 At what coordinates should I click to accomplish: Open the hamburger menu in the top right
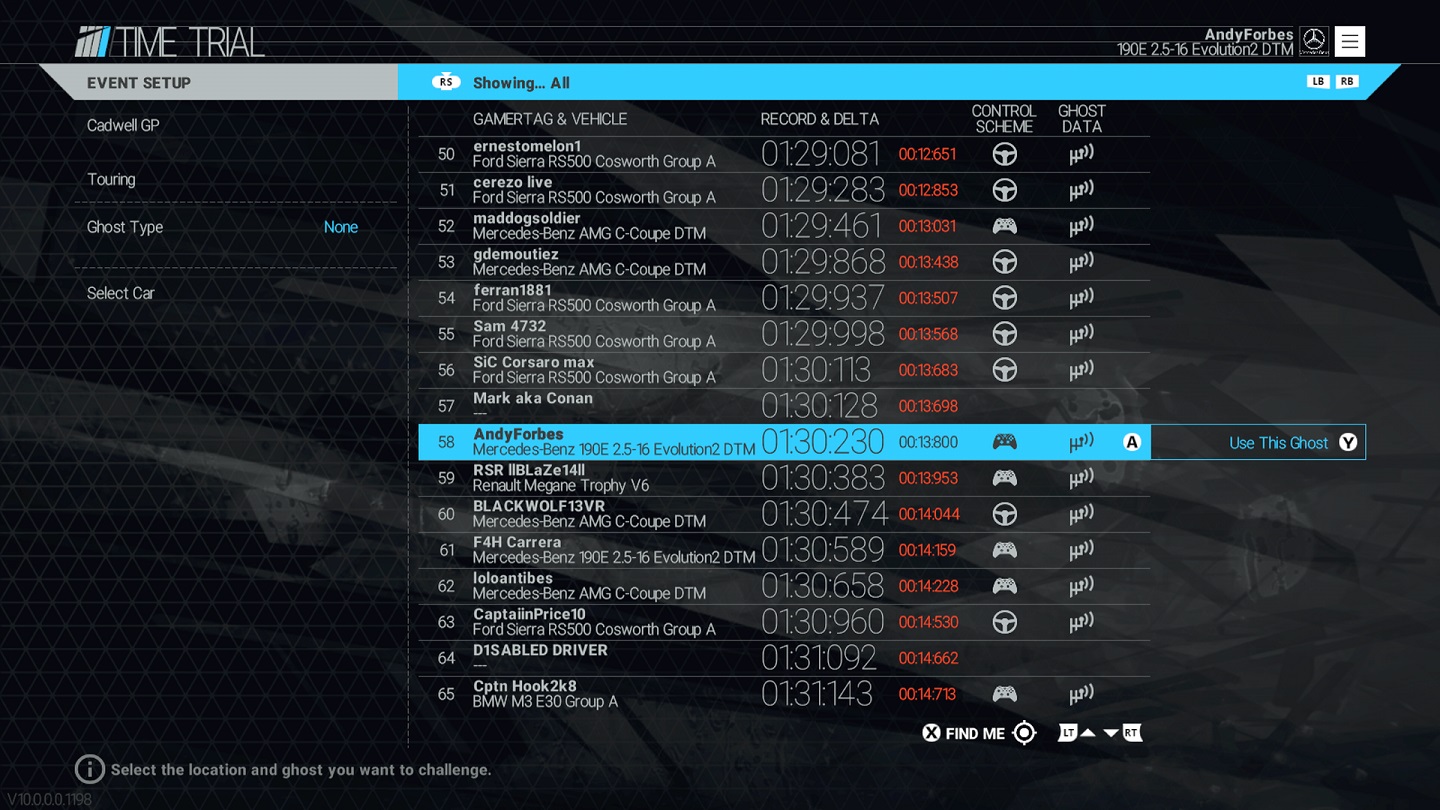(x=1349, y=41)
